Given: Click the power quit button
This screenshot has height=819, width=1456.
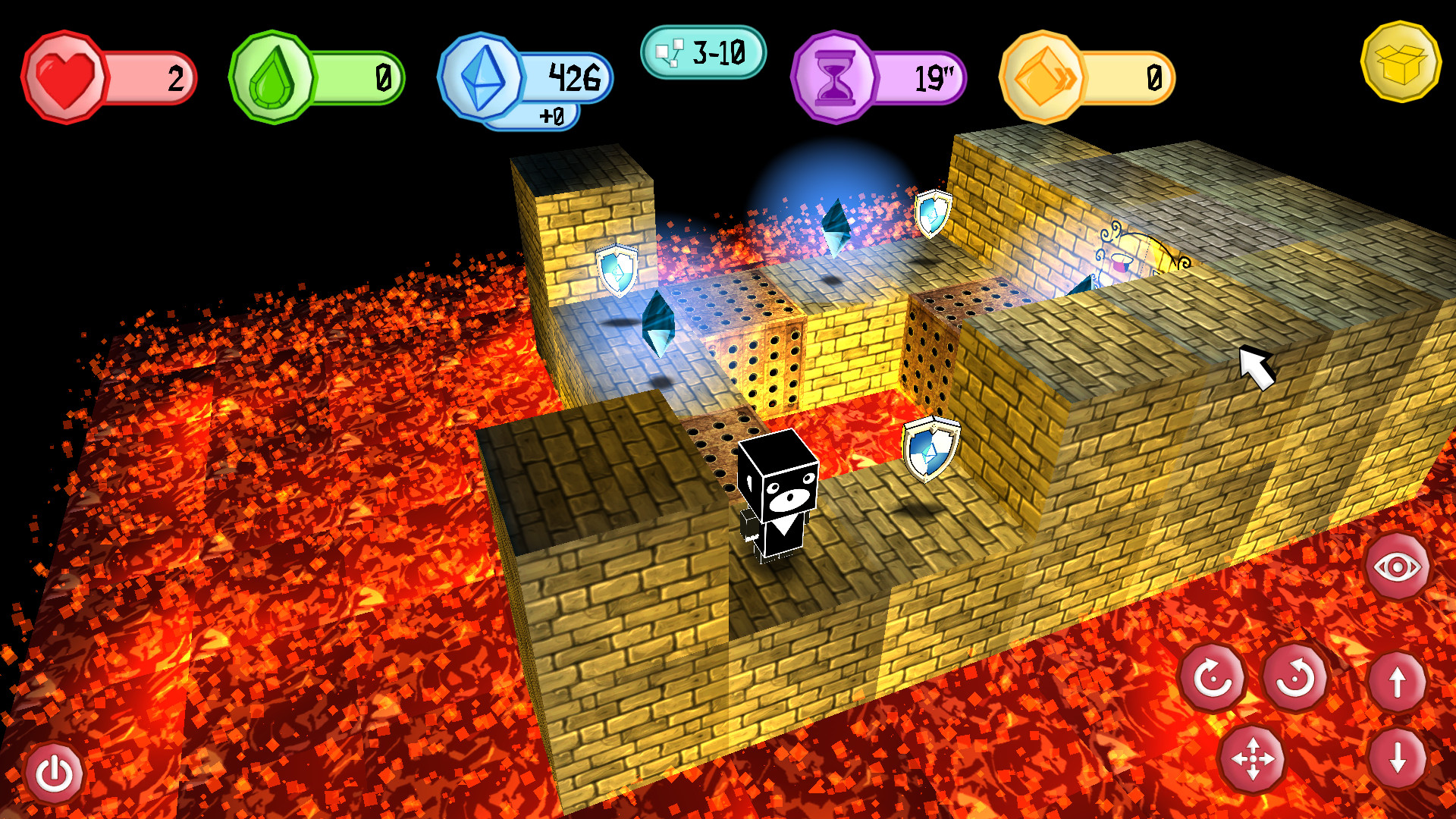Looking at the screenshot, I should point(55,773).
